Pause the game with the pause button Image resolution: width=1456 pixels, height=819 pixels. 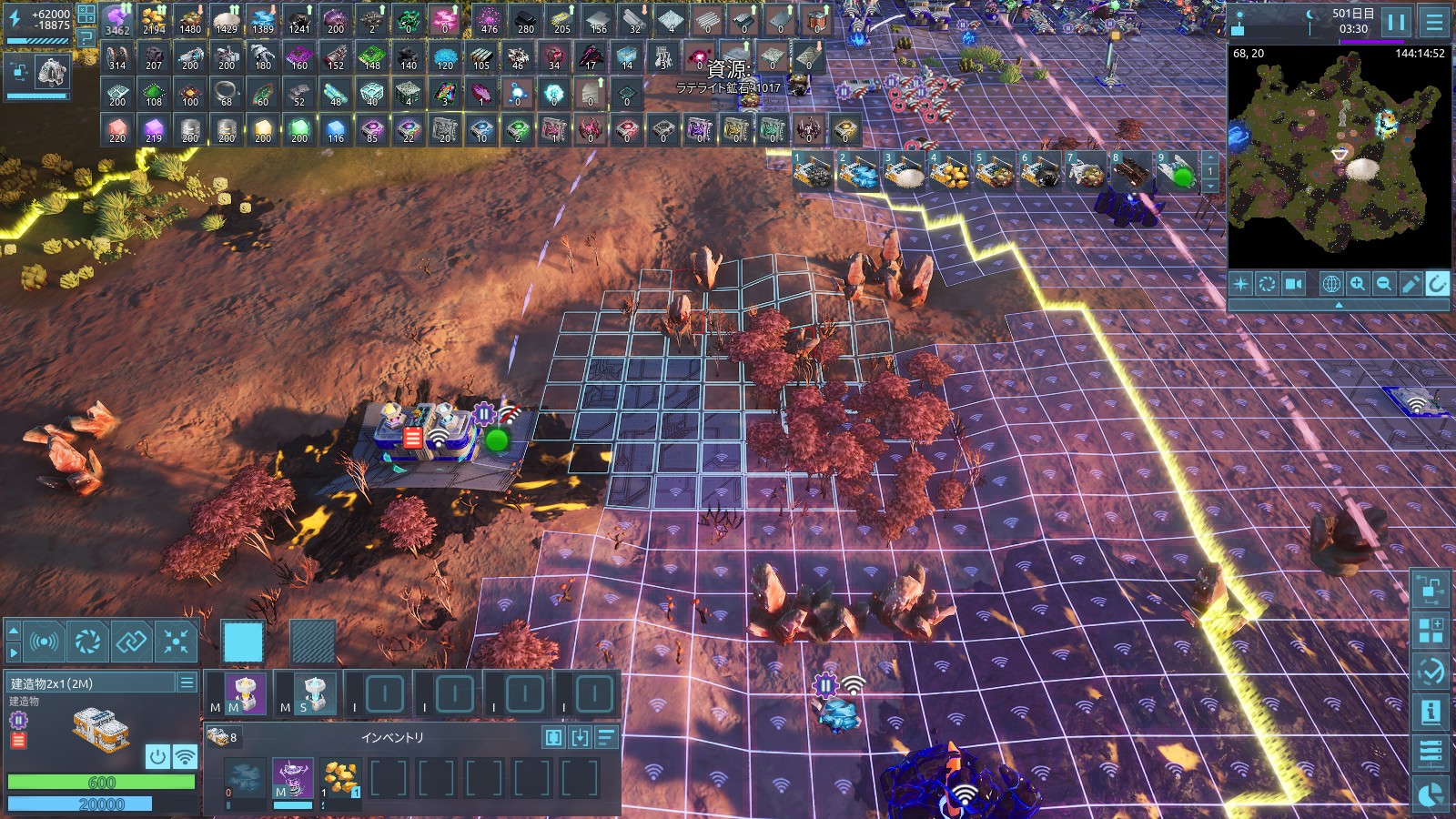point(1396,22)
